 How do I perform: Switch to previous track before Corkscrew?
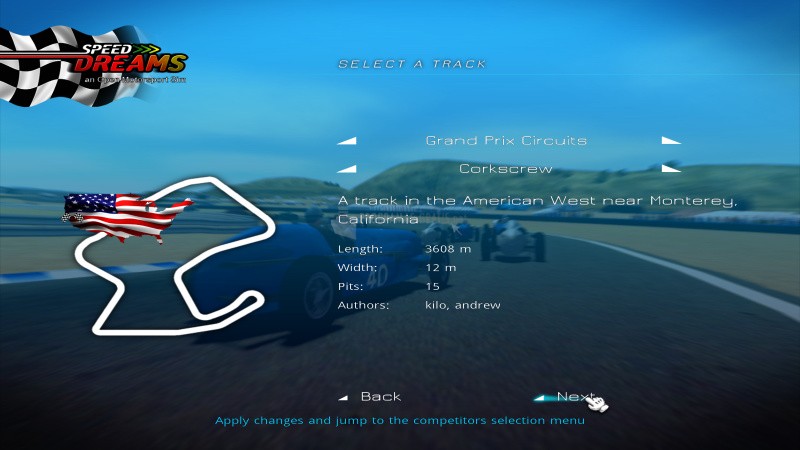click(x=347, y=169)
